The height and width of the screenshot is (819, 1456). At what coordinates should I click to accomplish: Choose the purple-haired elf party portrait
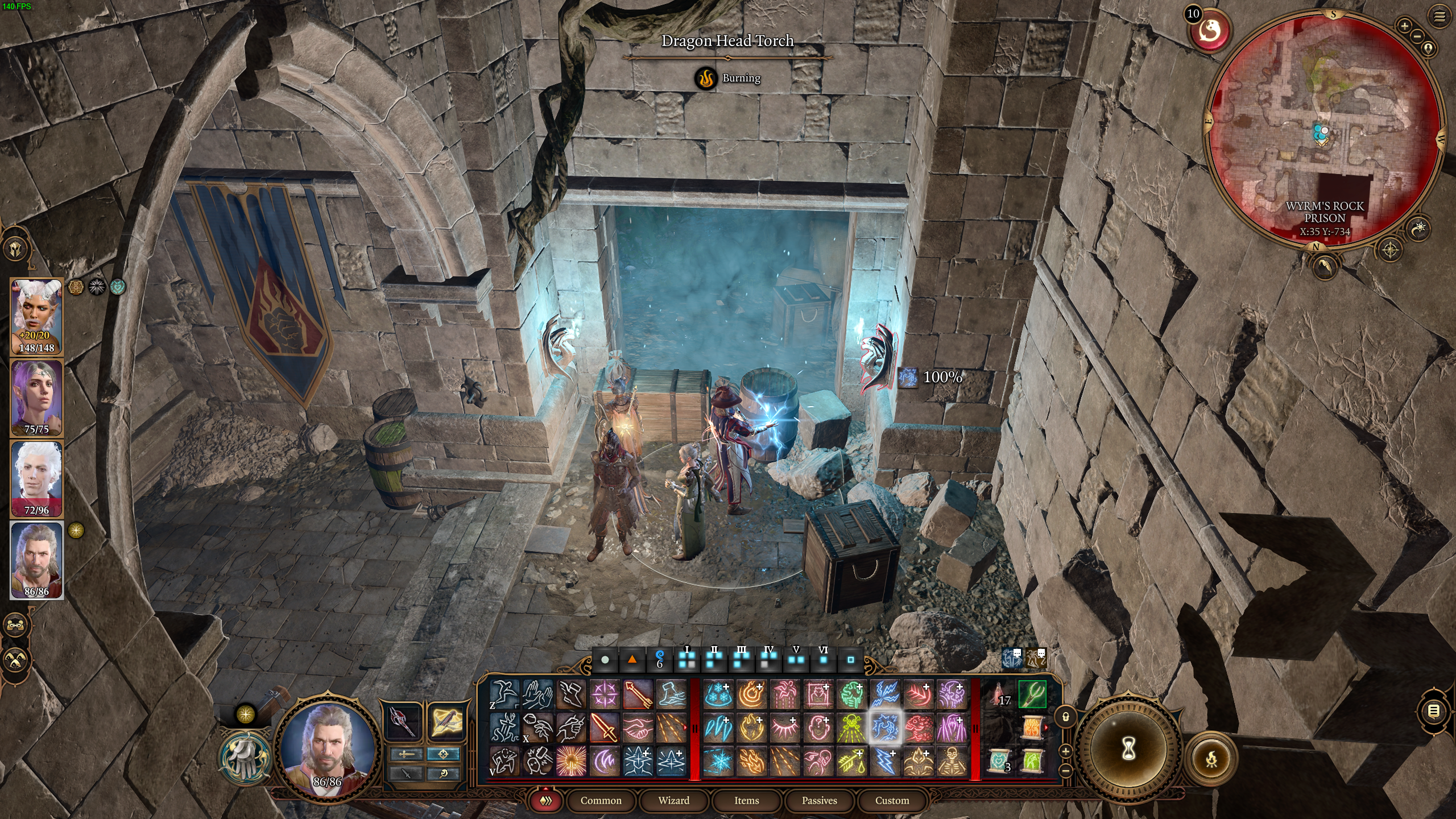coord(37,398)
